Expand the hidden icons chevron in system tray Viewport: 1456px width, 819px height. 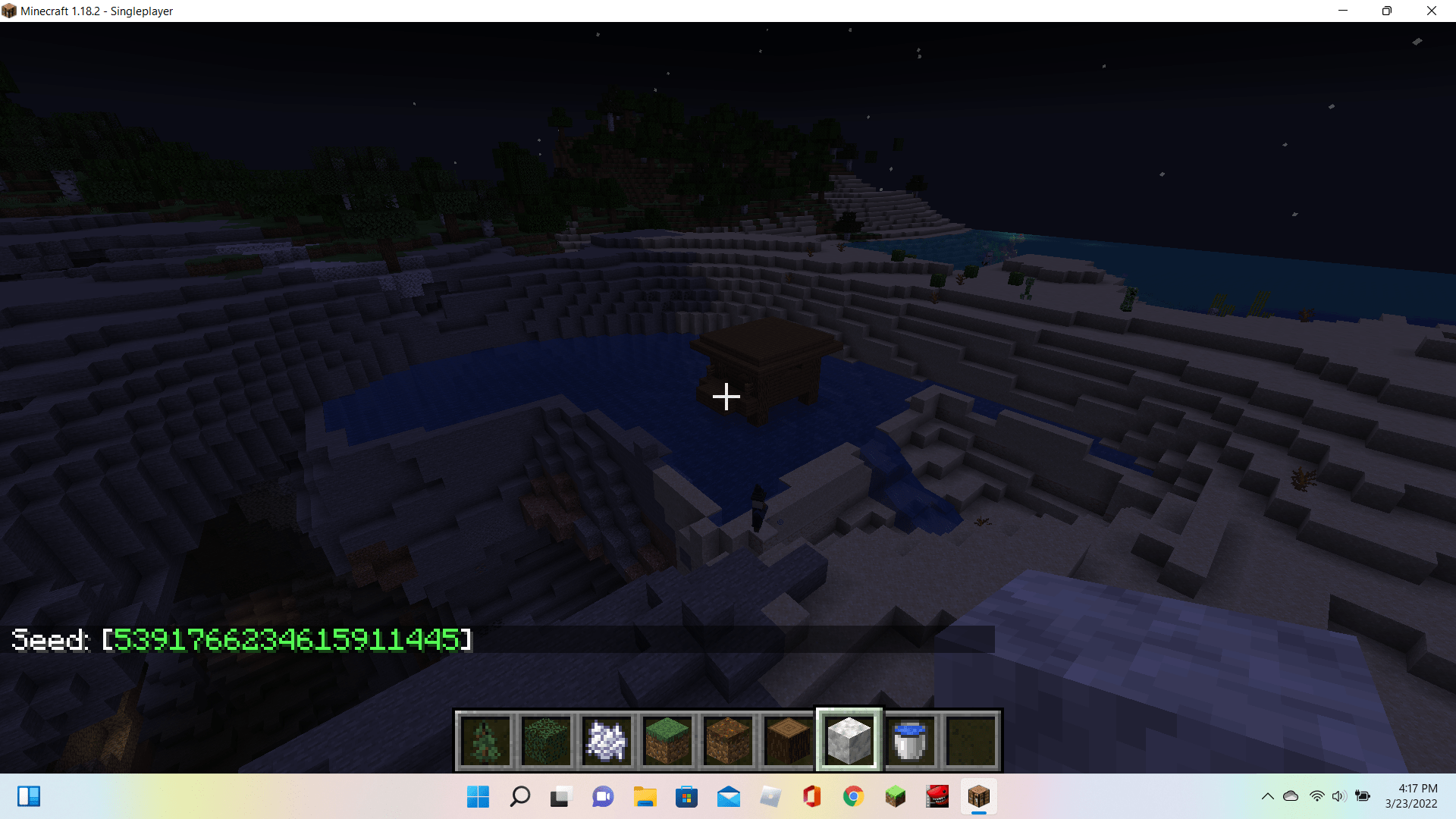[x=1268, y=796]
